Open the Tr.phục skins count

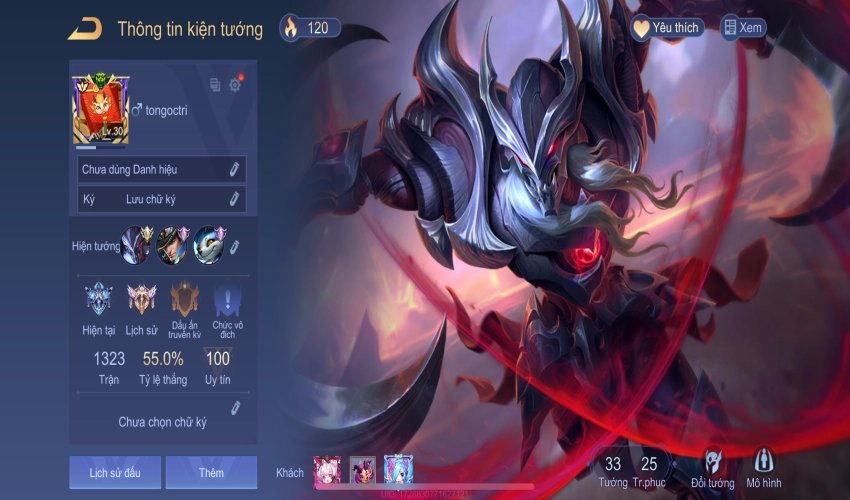pos(649,469)
